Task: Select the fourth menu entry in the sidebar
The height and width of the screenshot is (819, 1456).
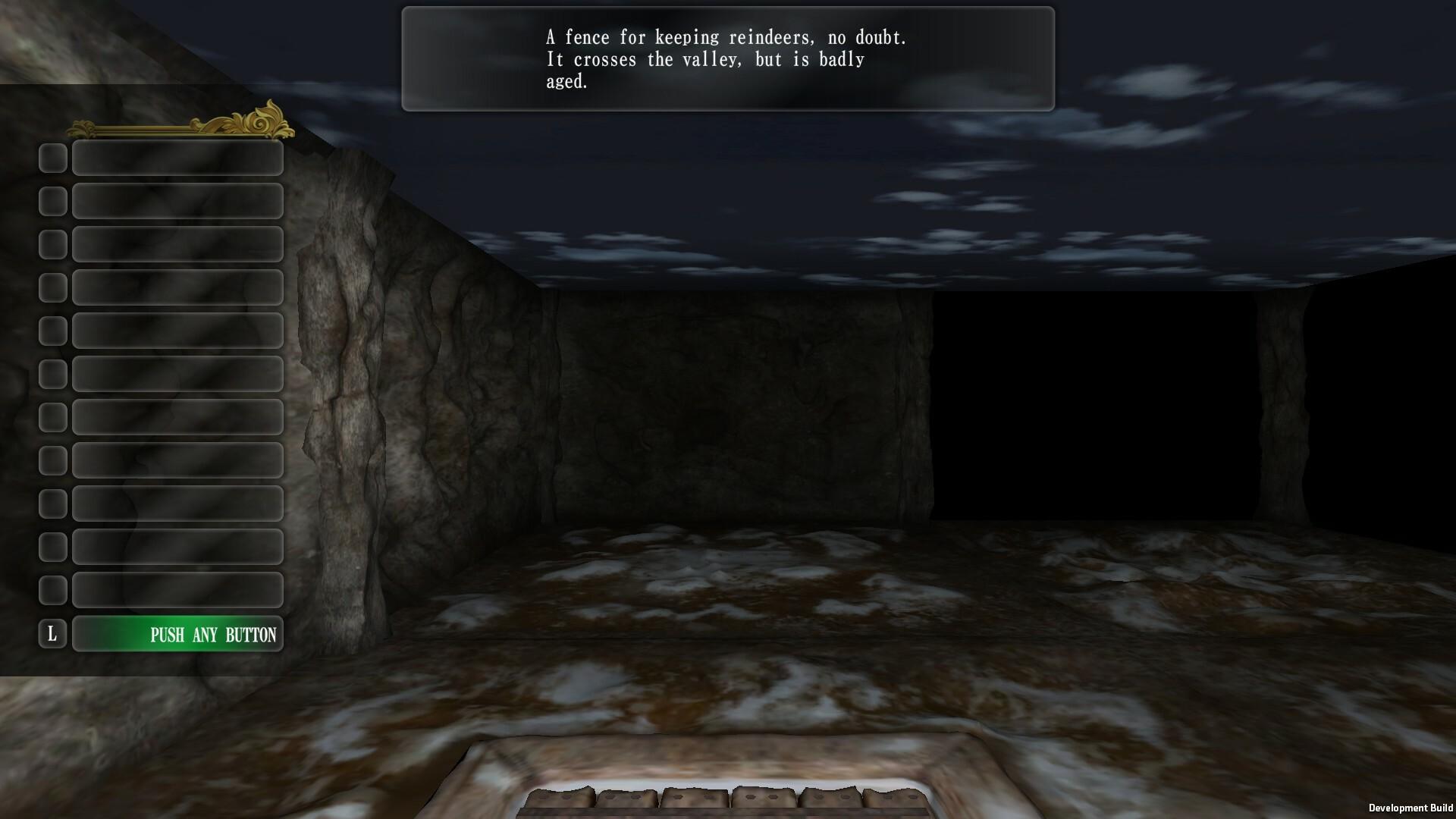Action: [177, 287]
